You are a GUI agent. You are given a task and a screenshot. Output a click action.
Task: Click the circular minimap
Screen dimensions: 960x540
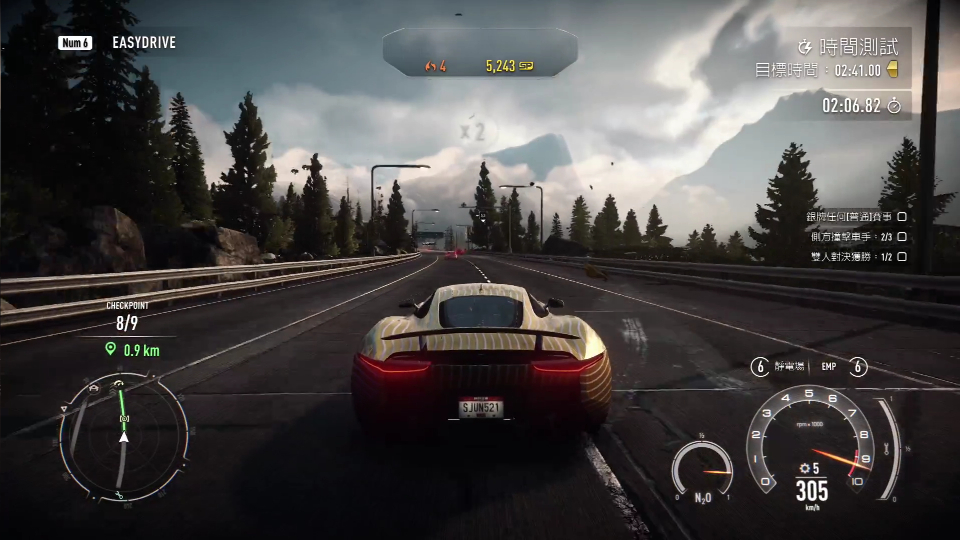123,436
